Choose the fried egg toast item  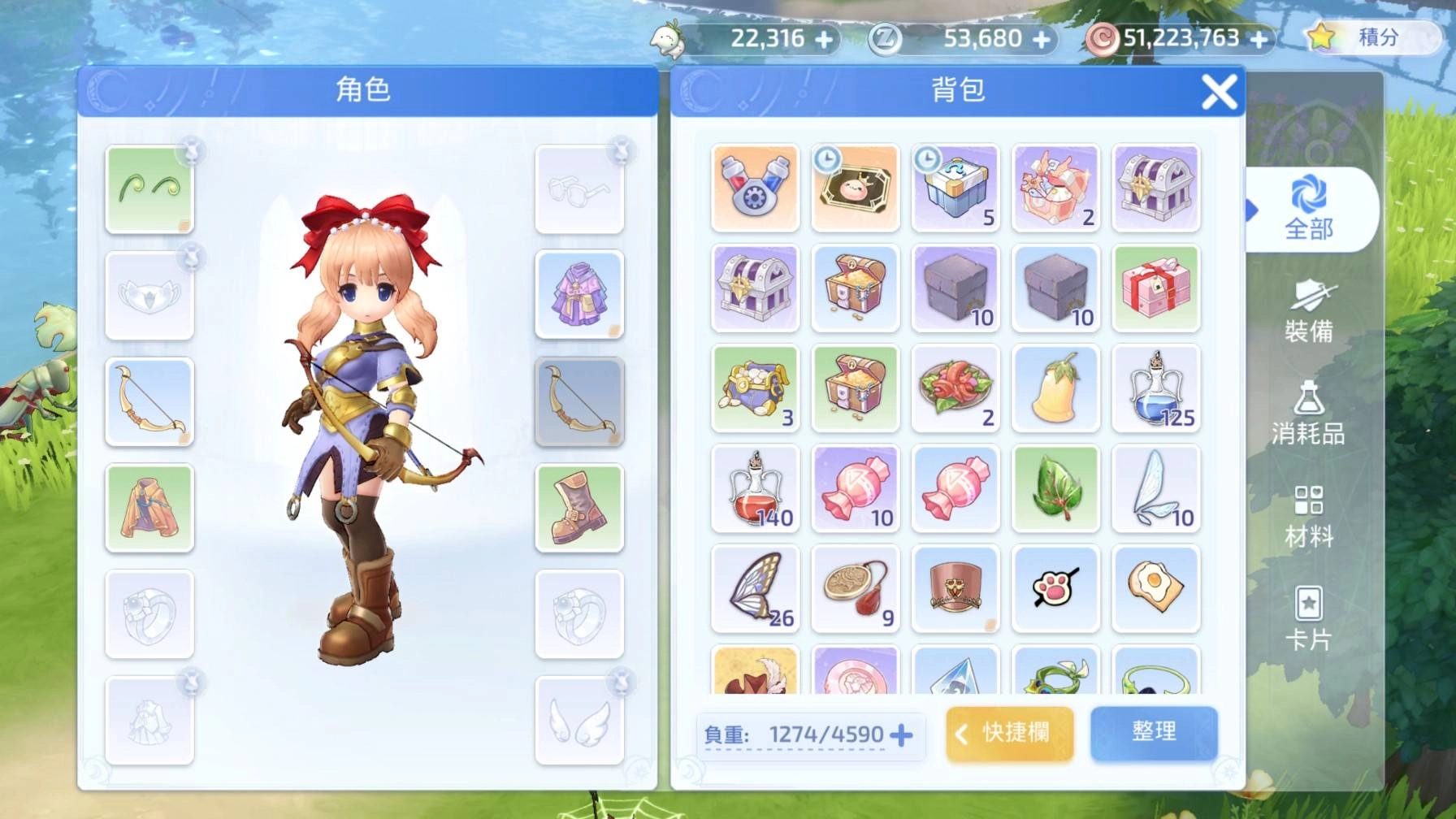click(1155, 588)
